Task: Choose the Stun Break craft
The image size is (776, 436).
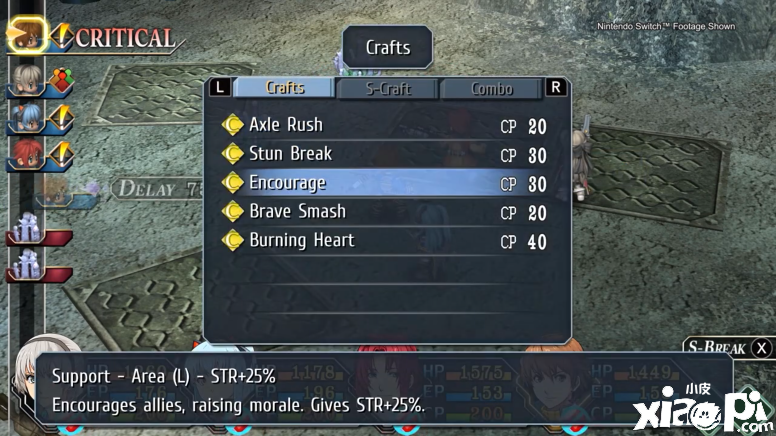Action: pos(290,154)
